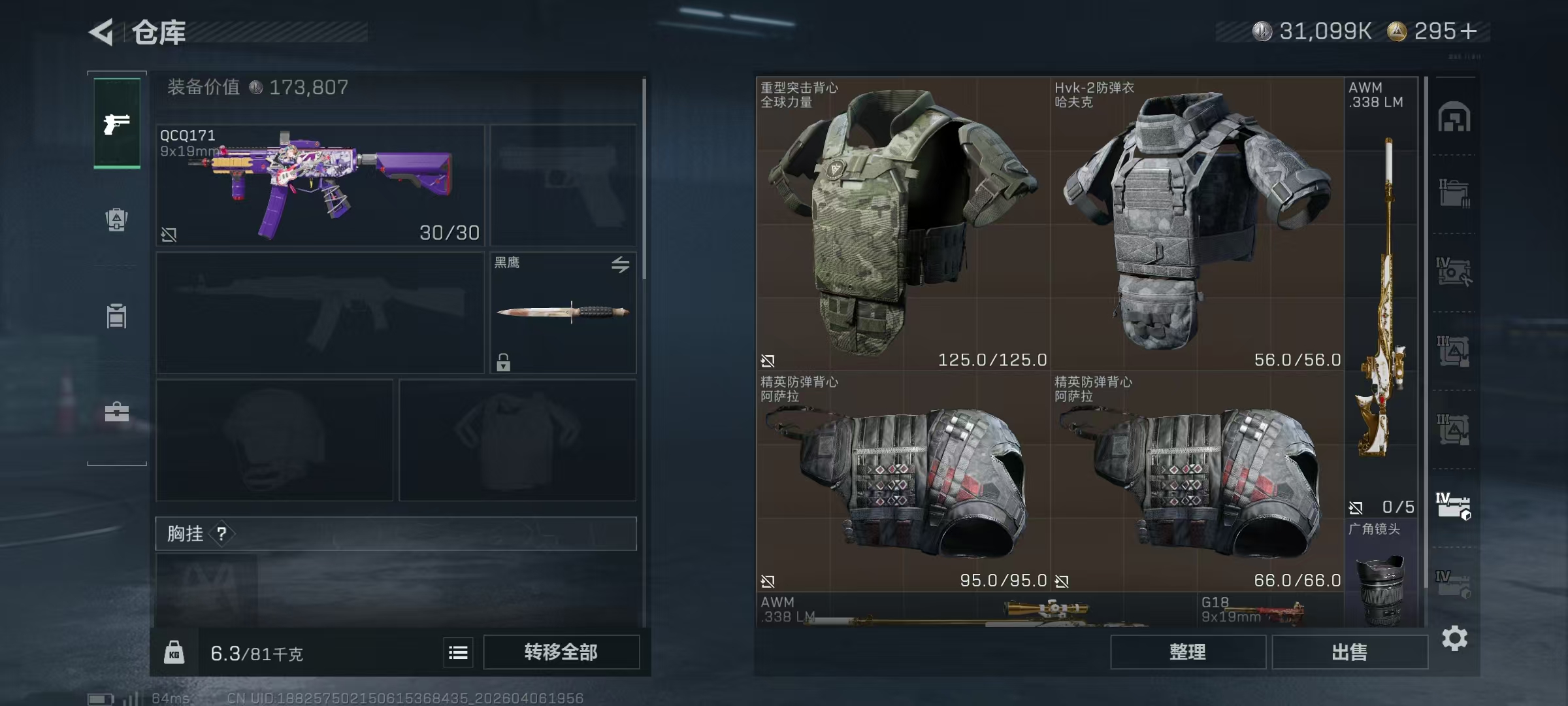Select the tall gold AWM sniper rifle
The height and width of the screenshot is (706, 1568).
[x=1380, y=297]
